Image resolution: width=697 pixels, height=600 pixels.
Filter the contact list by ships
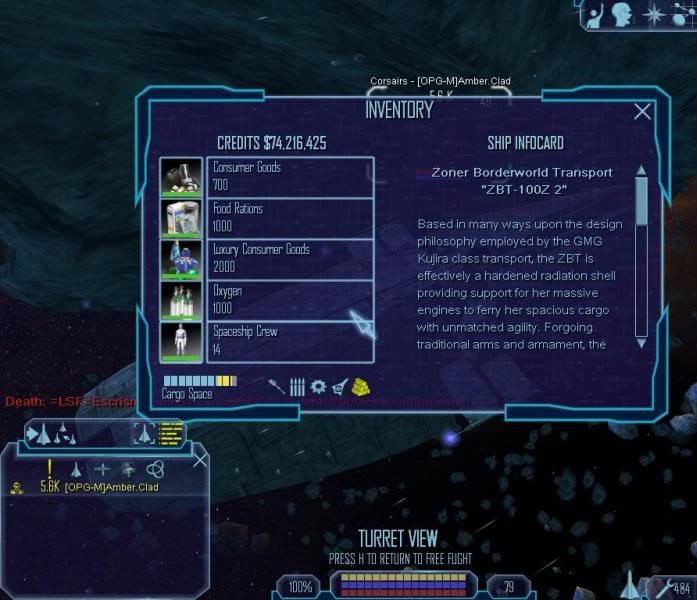[x=76, y=468]
